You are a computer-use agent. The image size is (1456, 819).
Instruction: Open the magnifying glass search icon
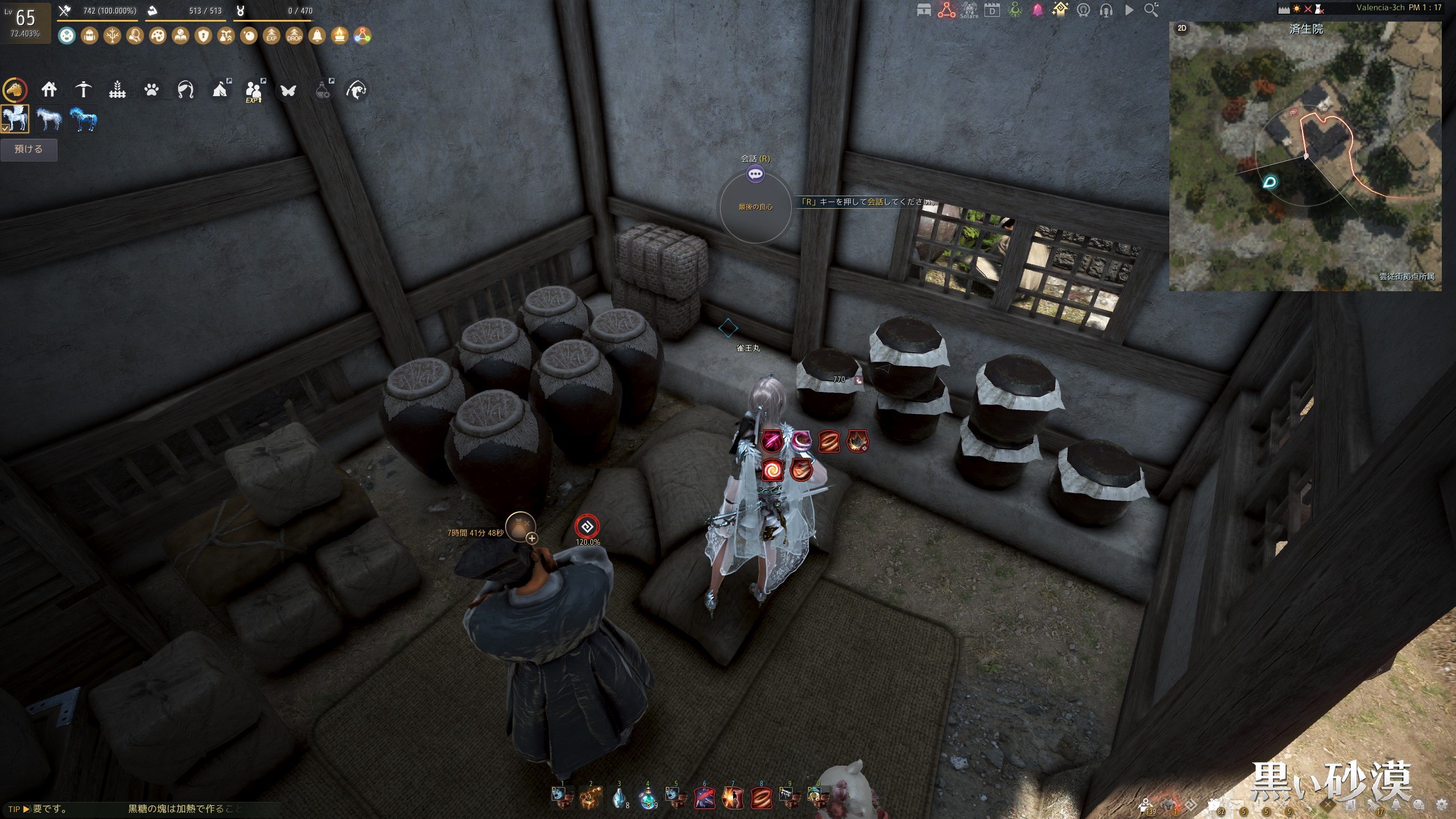[x=1151, y=10]
